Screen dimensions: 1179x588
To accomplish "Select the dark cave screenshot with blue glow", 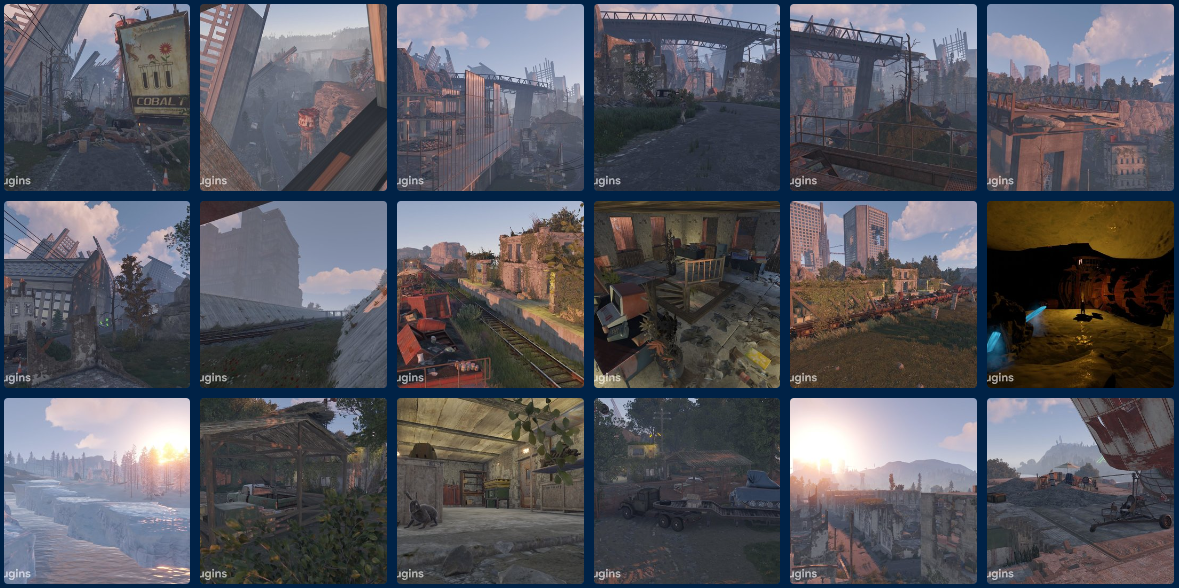I will pyautogui.click(x=1080, y=294).
